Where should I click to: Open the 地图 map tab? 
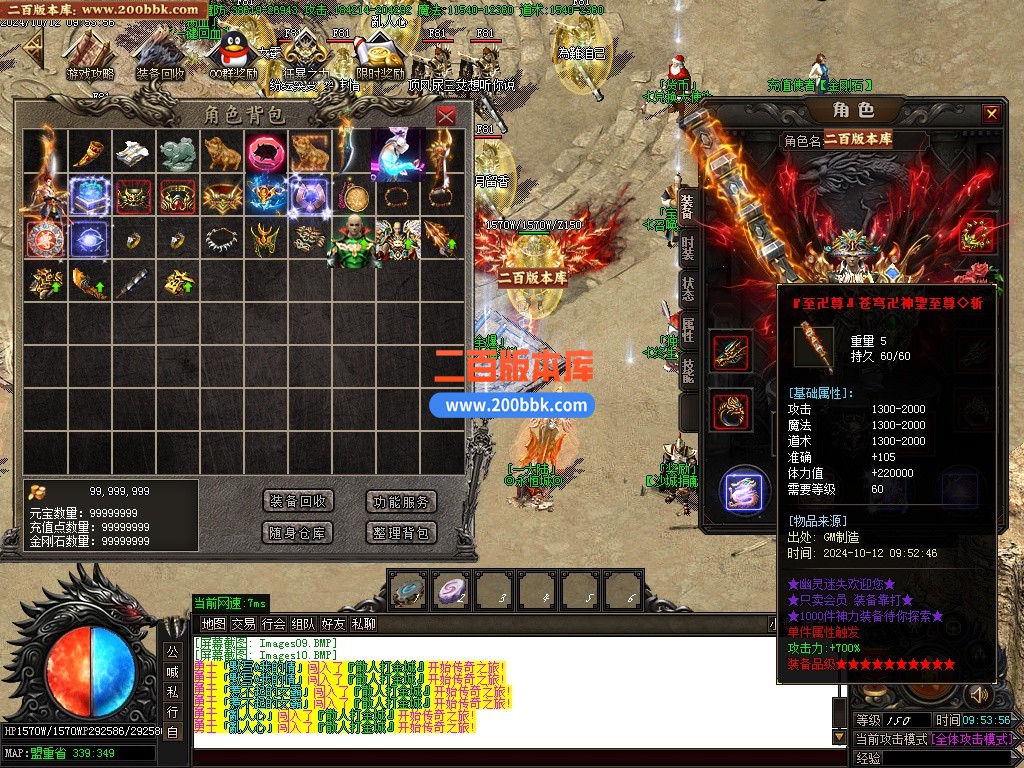click(x=213, y=624)
